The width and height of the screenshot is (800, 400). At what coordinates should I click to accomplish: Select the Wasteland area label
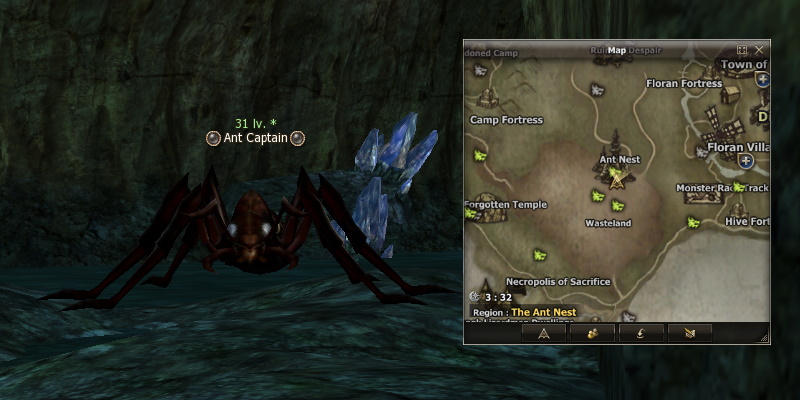(608, 223)
